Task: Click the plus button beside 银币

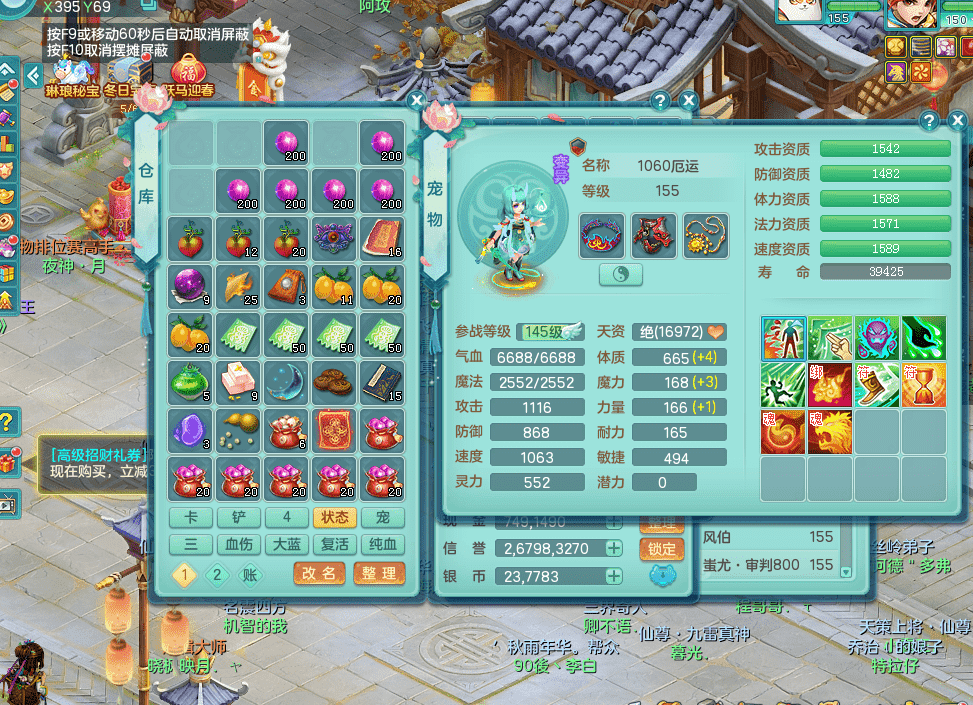Action: tap(614, 576)
